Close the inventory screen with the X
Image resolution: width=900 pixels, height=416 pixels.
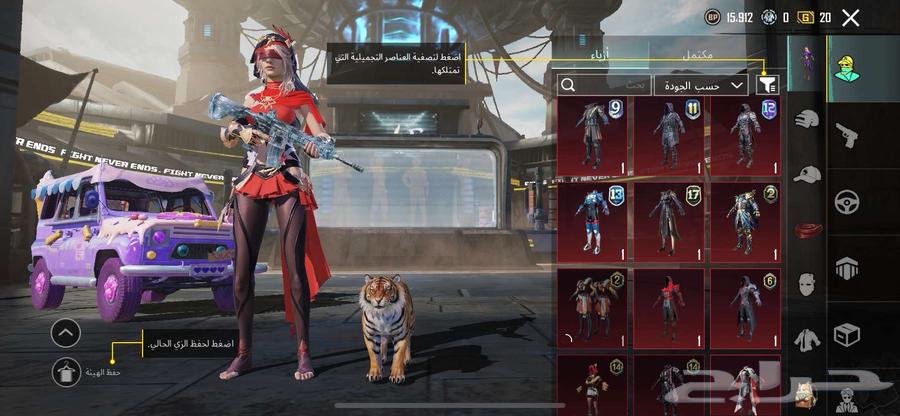[x=851, y=17]
